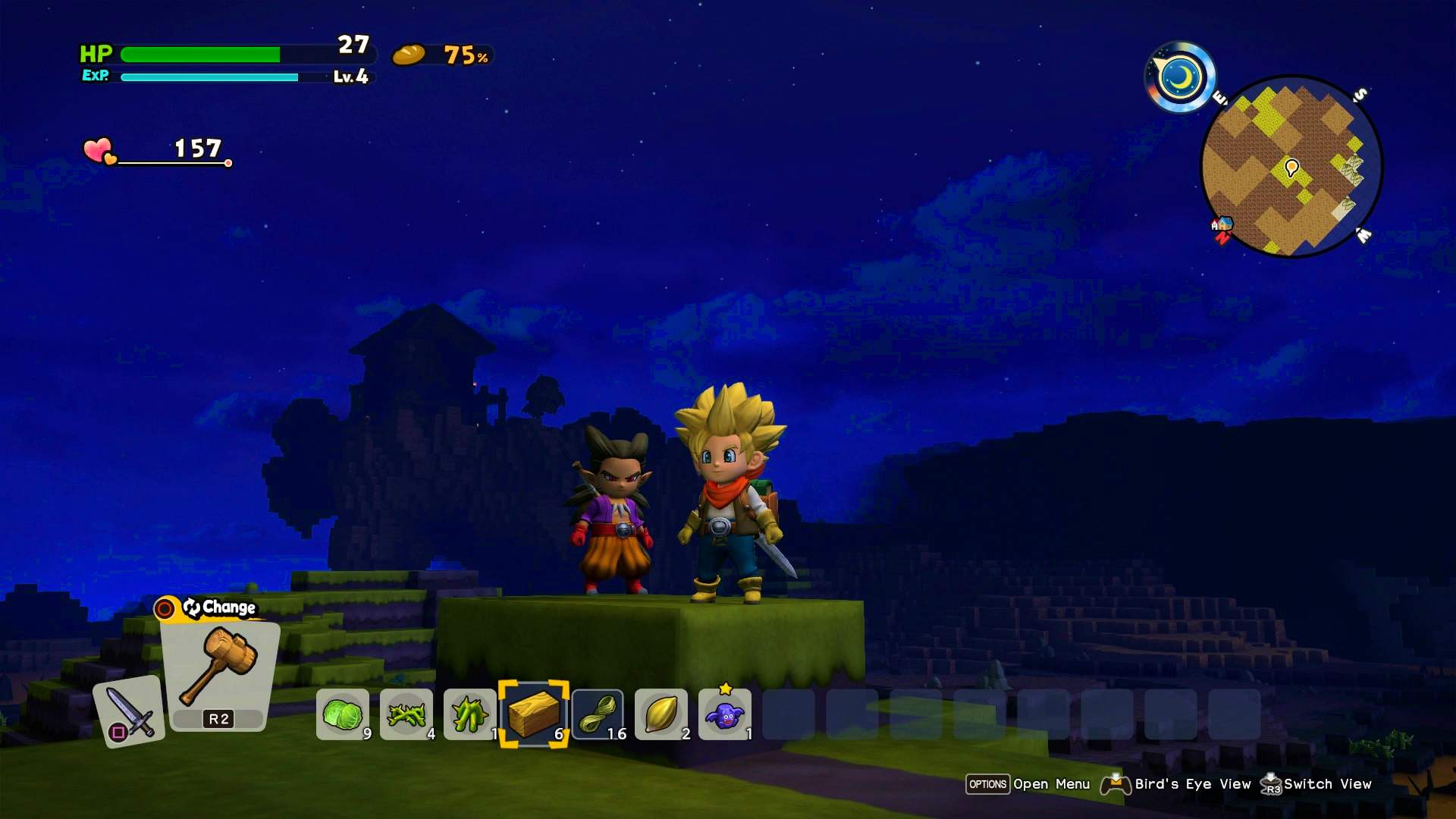Click the star on the slime item
Screen dimensions: 1456x819
pos(724,689)
